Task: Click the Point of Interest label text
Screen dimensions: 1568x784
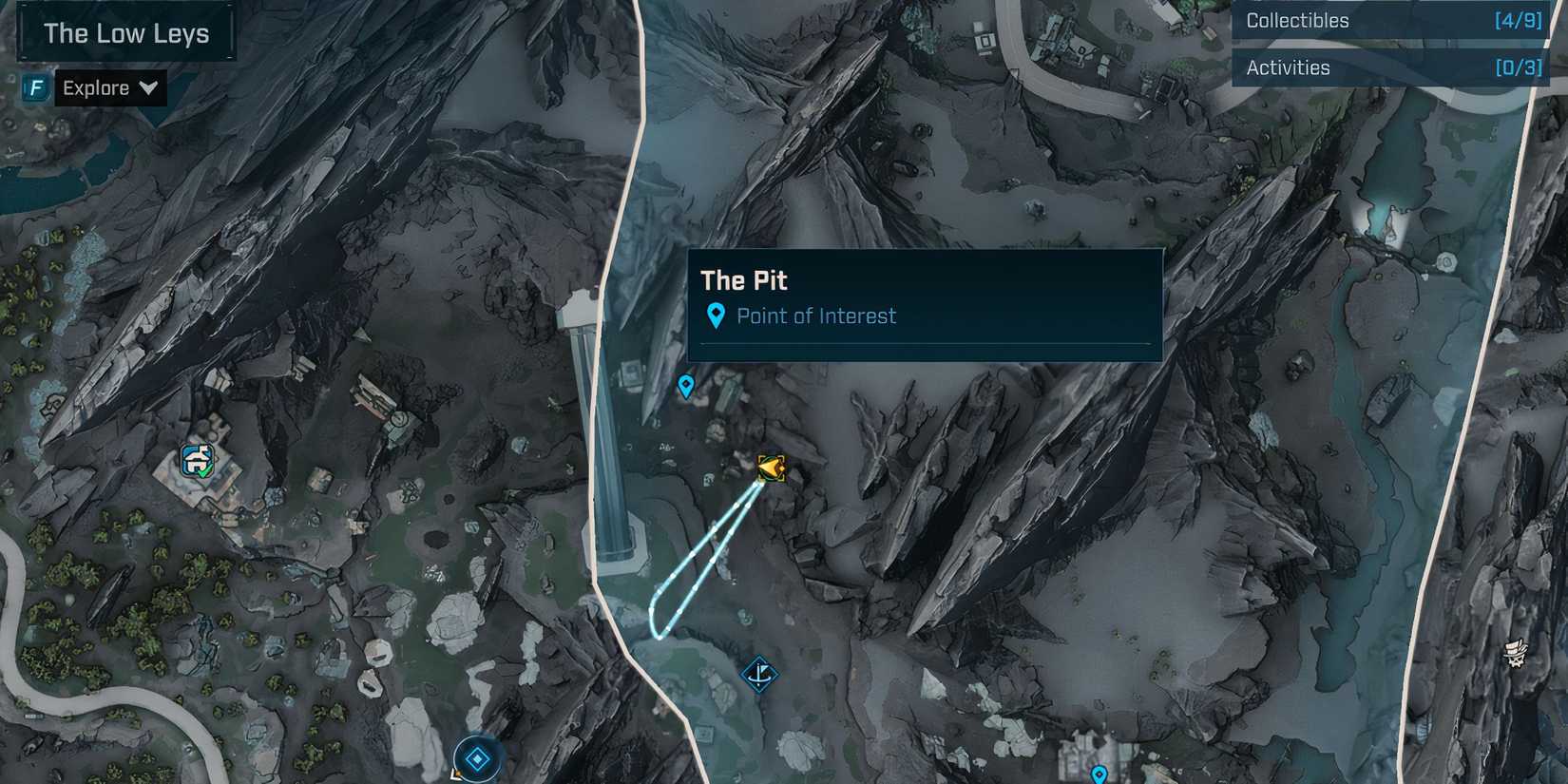Action: pyautogui.click(x=817, y=316)
